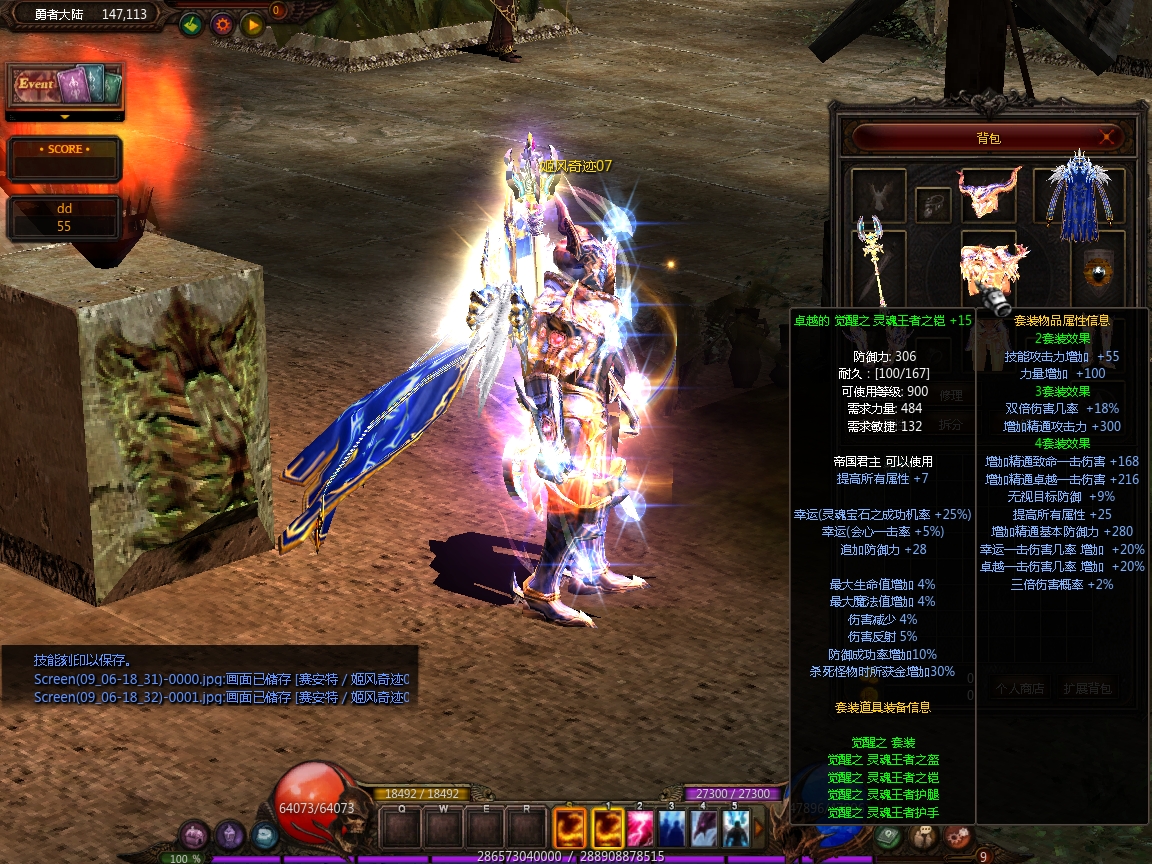Click the skill bar's orange arrow
This screenshot has width=1152, height=864.
[759, 827]
